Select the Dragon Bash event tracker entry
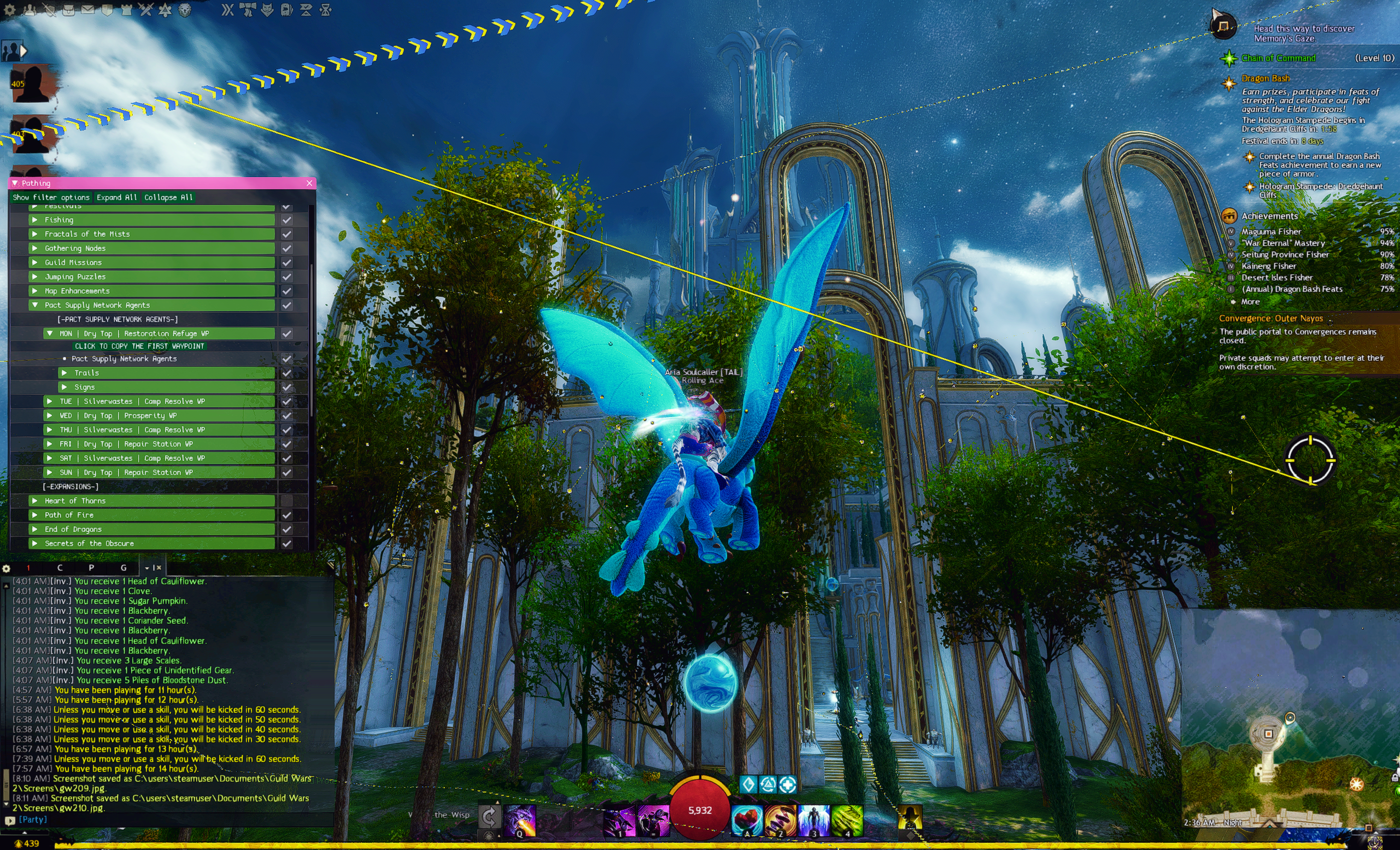 pos(1266,78)
